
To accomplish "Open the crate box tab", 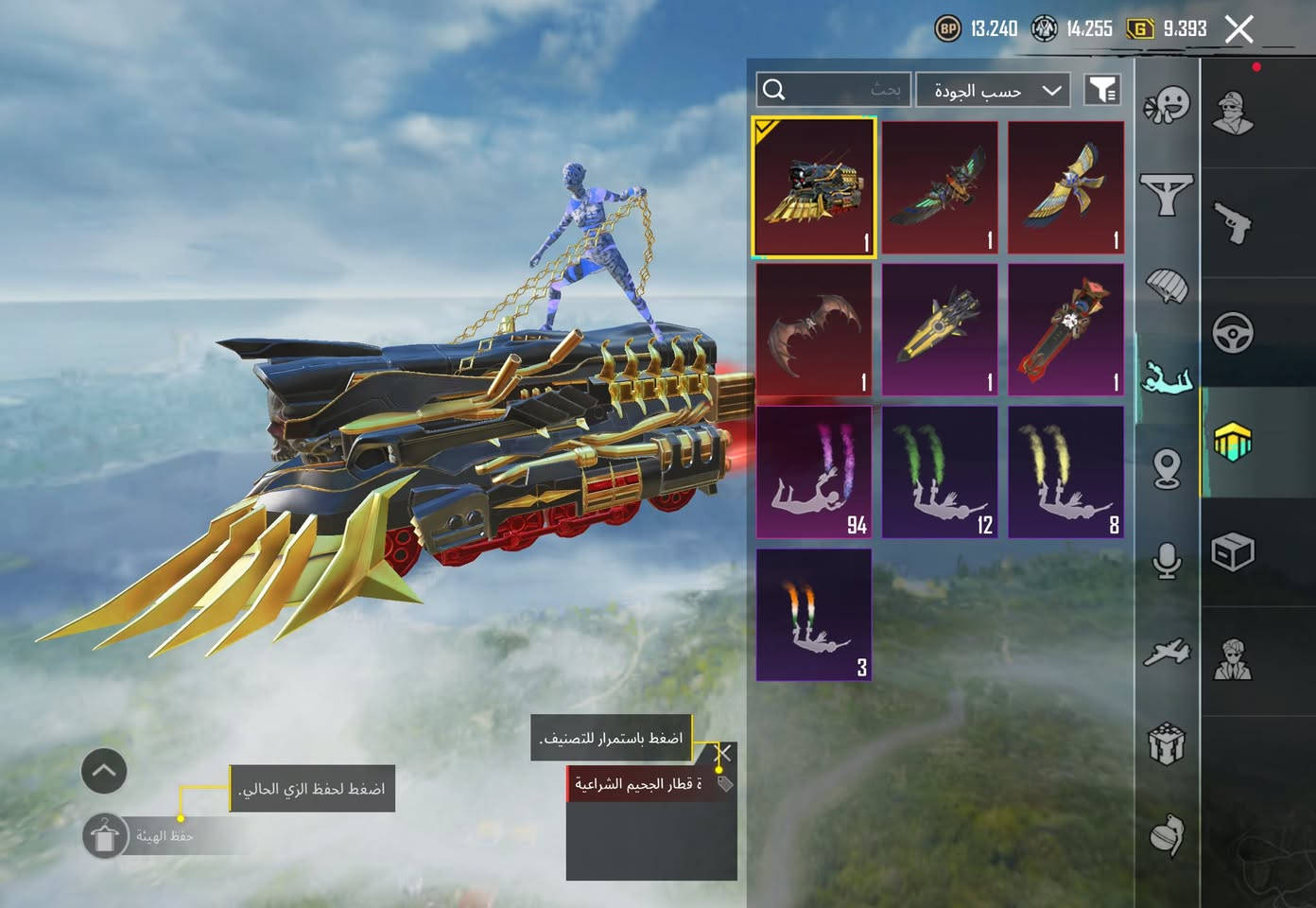I will [x=1233, y=551].
